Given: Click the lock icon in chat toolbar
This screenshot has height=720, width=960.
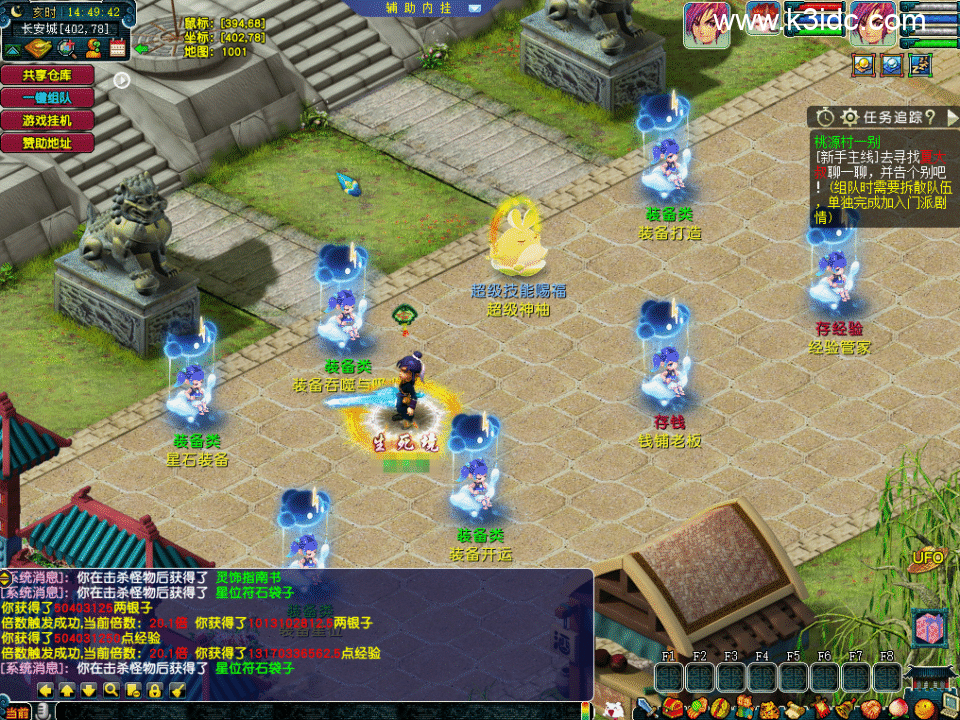Looking at the screenshot, I should tap(155, 690).
